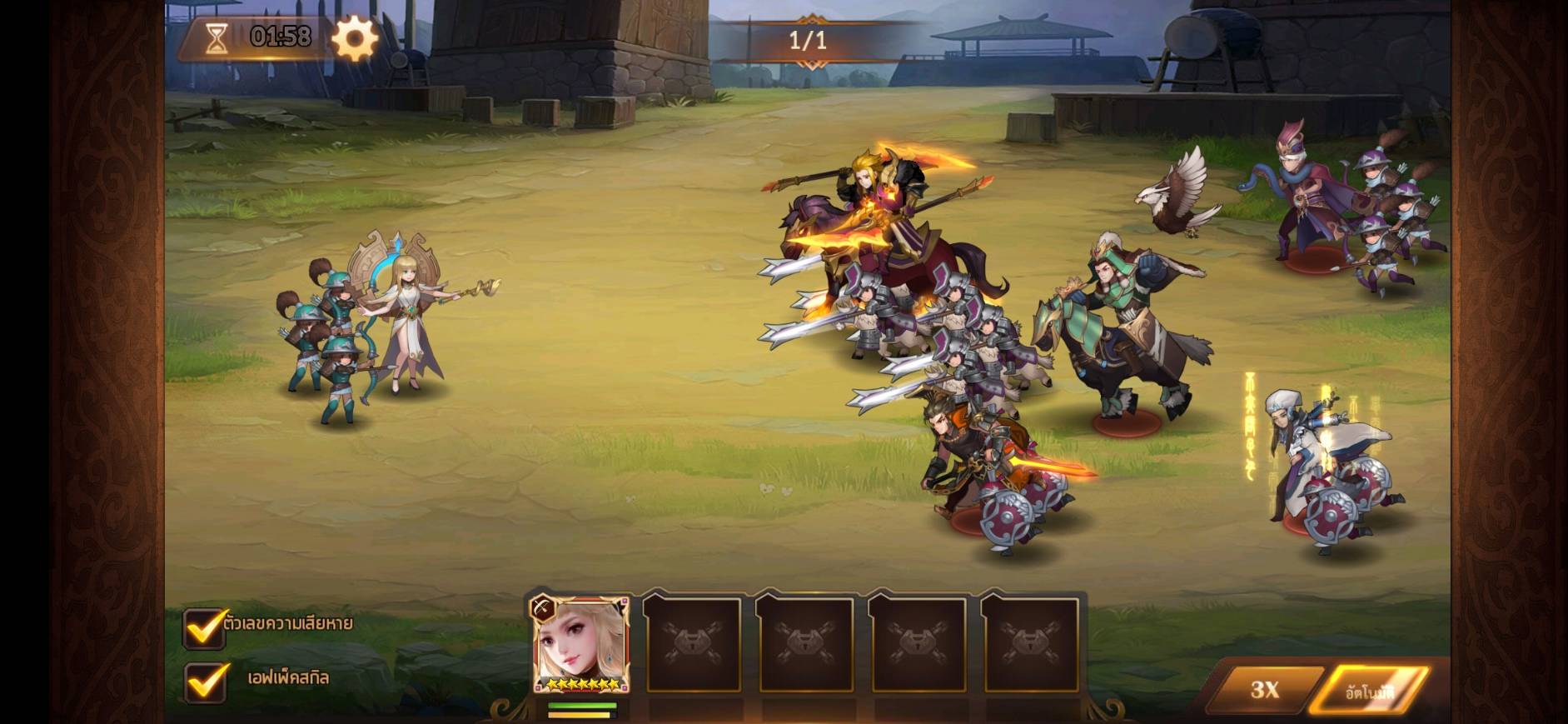Image resolution: width=1568 pixels, height=724 pixels.
Task: Uncheck the เอฟเฟ็คสกิล skill effects checkbox
Action: tap(205, 681)
